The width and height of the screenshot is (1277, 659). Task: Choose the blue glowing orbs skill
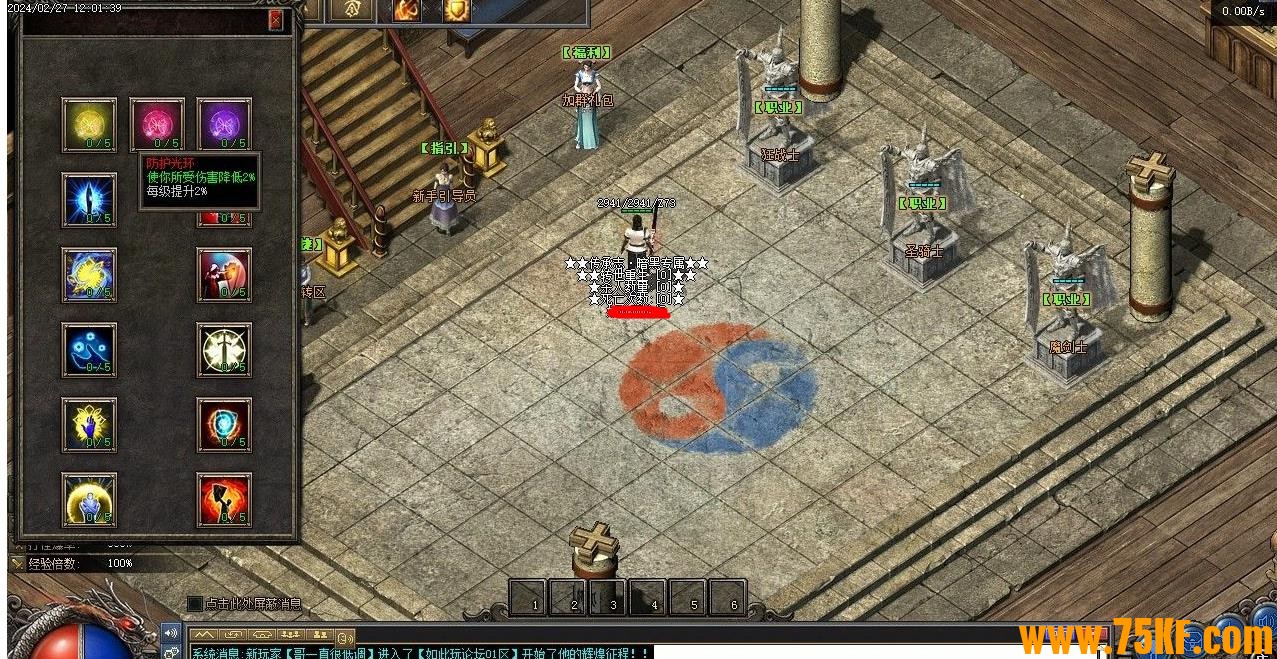89,349
